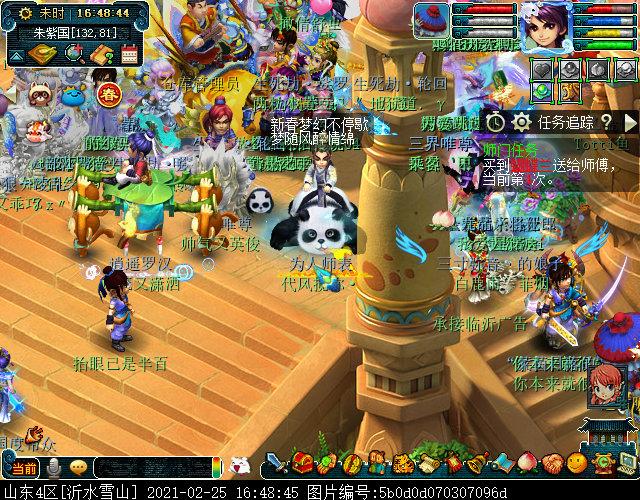This screenshot has width=640, height=500.
Task: Activate the microphone voice chat button
Action: (52, 467)
